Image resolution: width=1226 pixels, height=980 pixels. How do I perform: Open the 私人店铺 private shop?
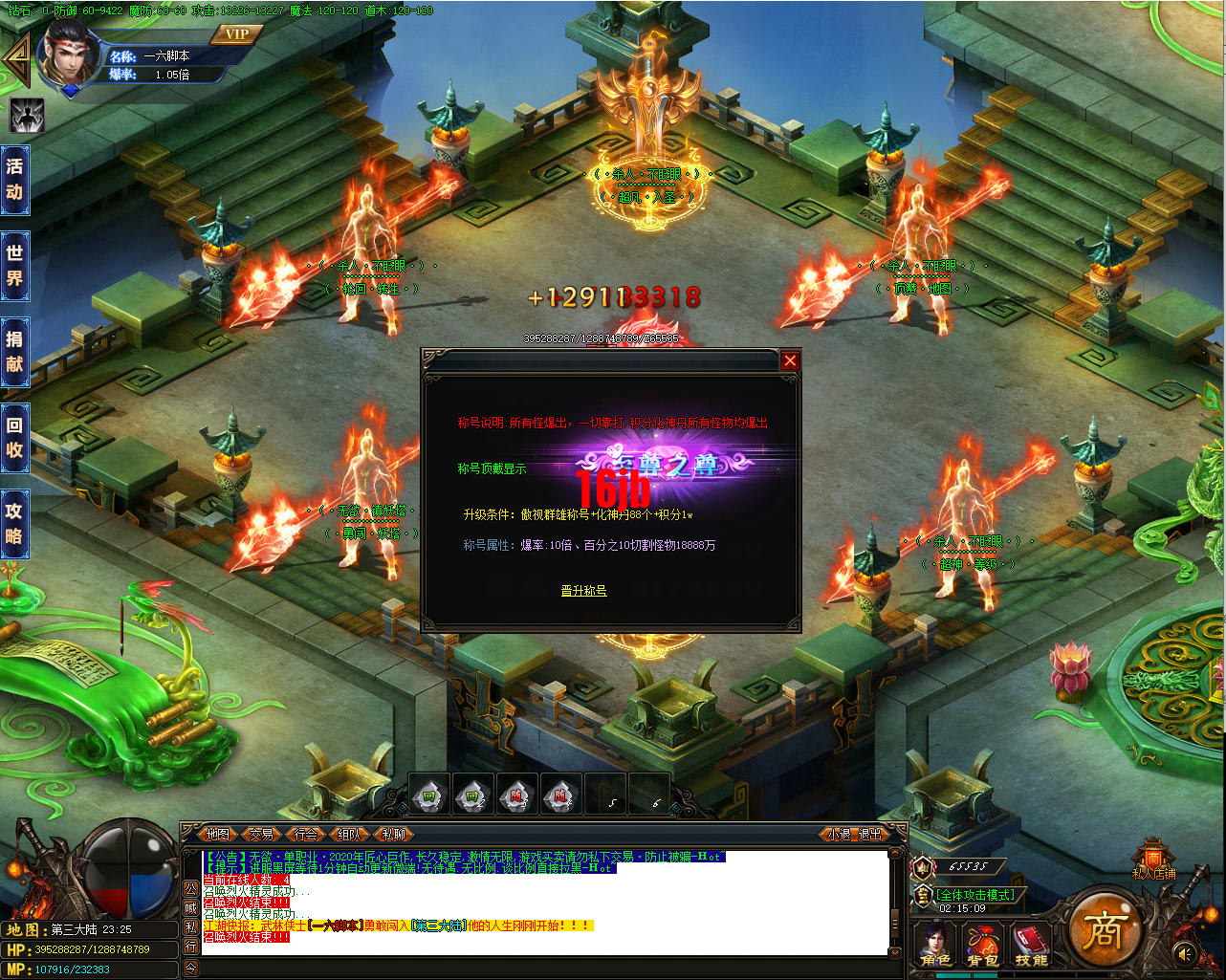pyautogui.click(x=1153, y=859)
